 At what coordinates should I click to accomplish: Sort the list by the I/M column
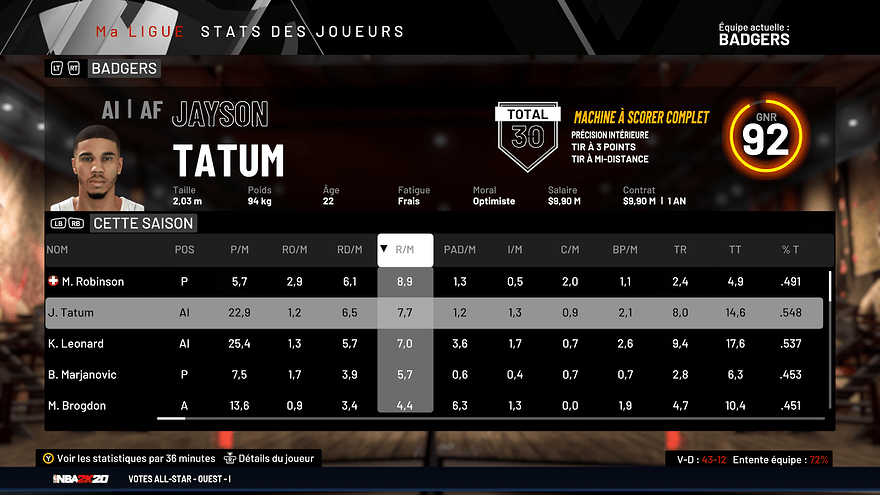pos(514,250)
